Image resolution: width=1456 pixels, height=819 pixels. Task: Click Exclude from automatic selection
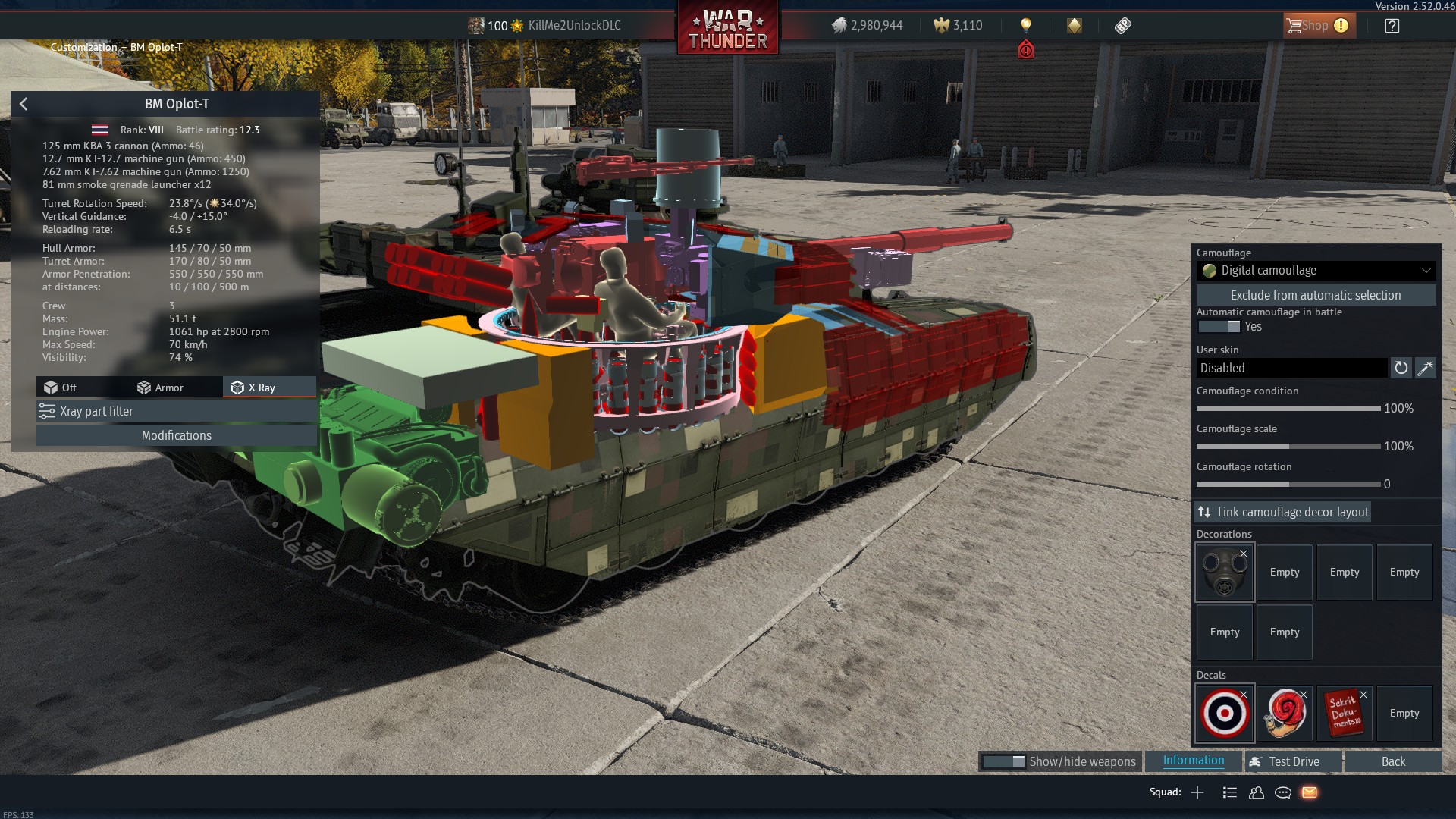(1316, 295)
